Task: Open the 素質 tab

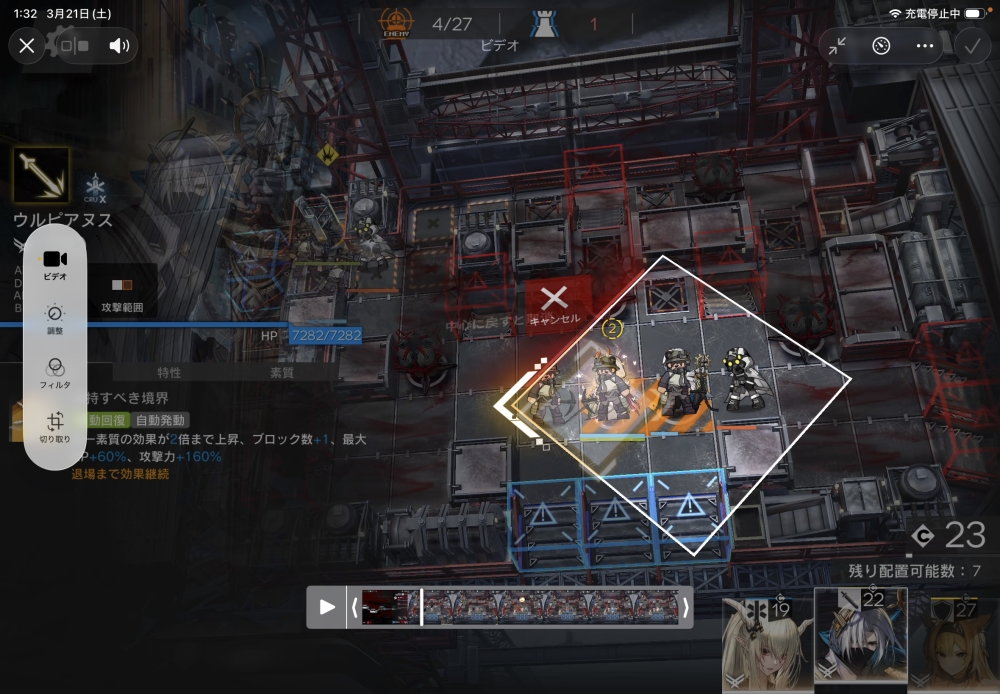Action: click(283, 373)
